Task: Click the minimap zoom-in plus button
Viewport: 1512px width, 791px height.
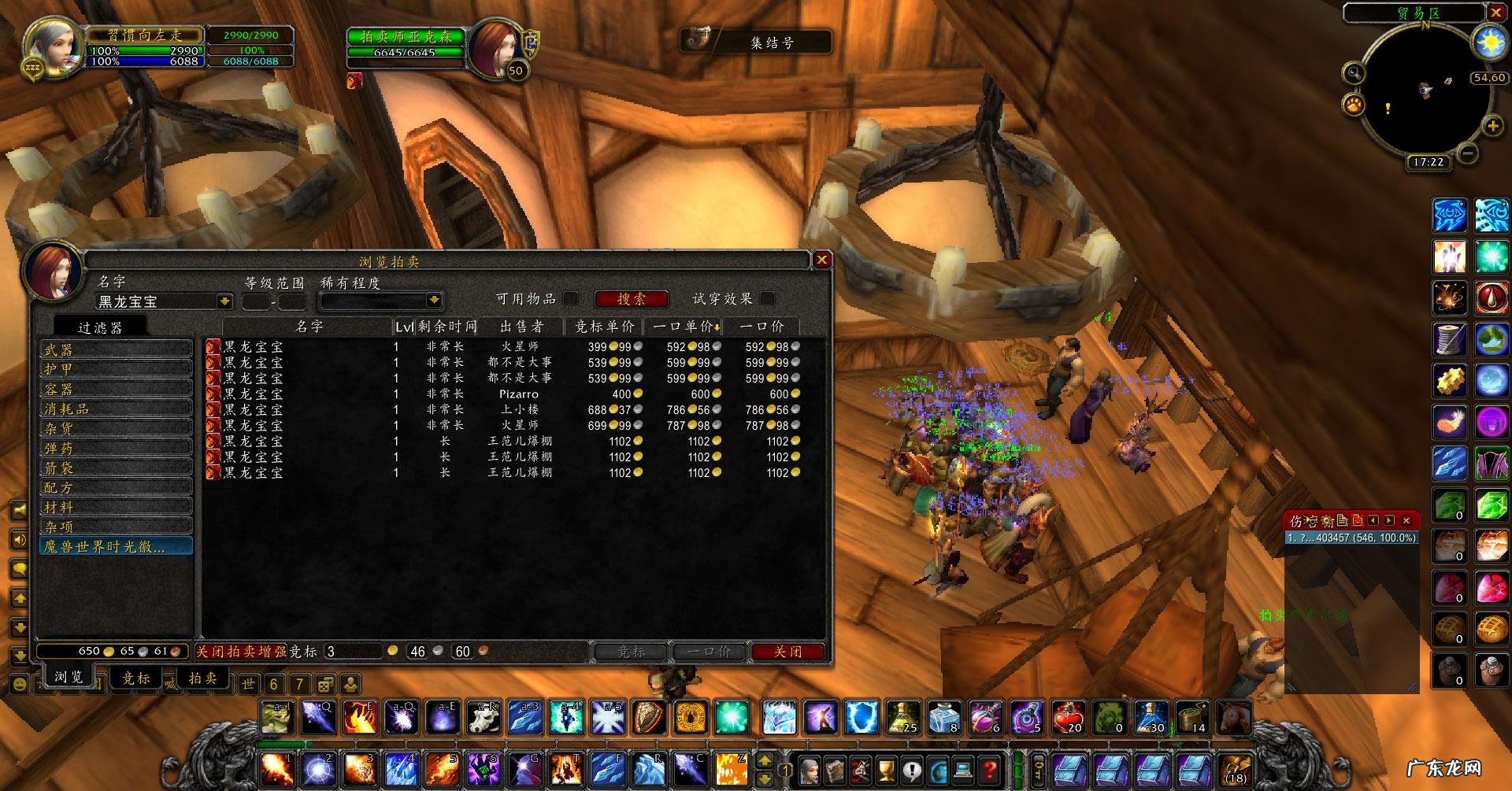Action: coord(1492,126)
